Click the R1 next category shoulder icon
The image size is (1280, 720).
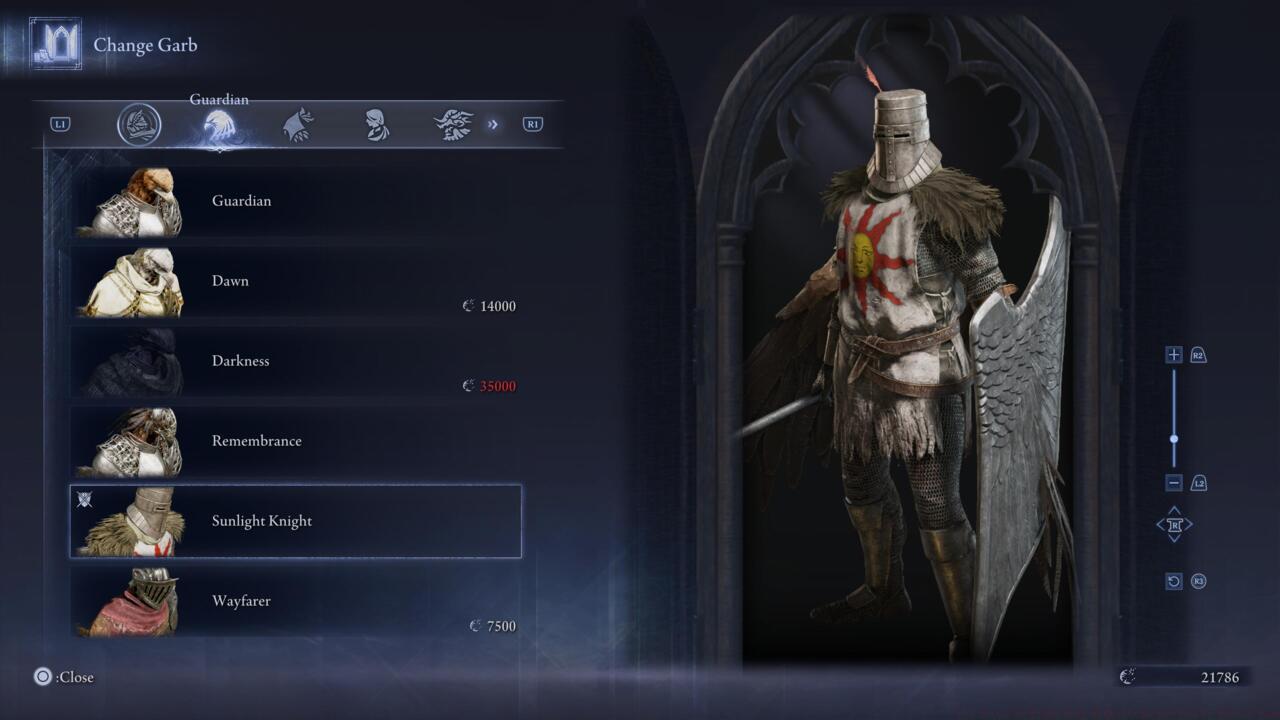[532, 123]
